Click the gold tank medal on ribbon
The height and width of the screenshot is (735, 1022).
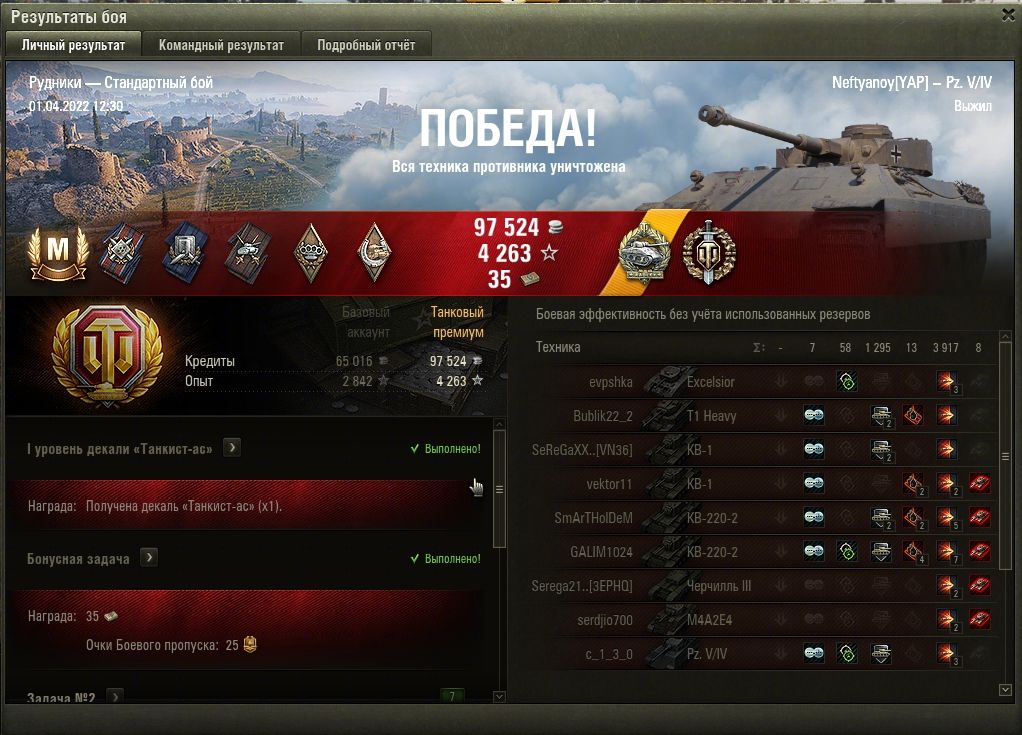tap(645, 252)
